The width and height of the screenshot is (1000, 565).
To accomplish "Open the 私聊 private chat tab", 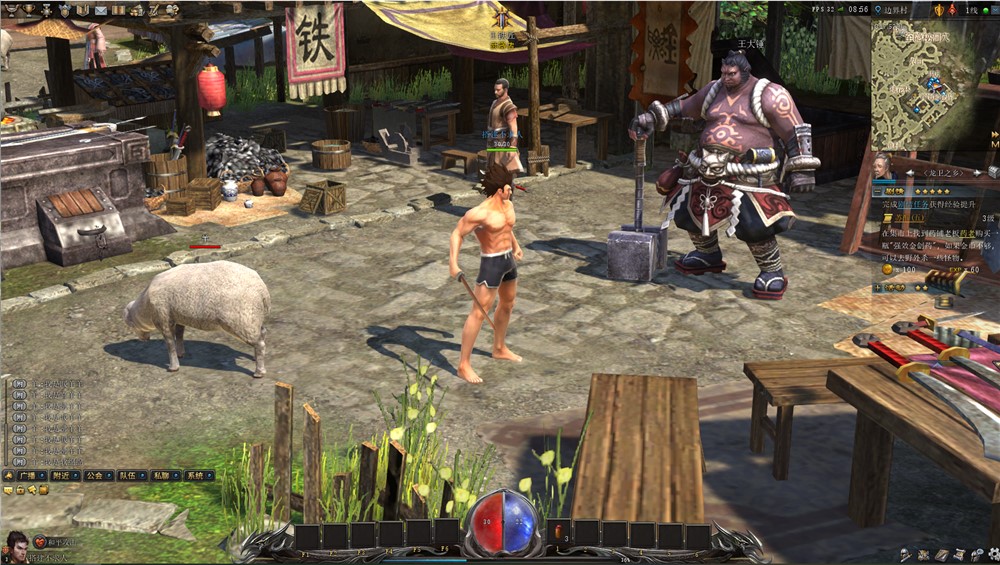I will click(165, 476).
